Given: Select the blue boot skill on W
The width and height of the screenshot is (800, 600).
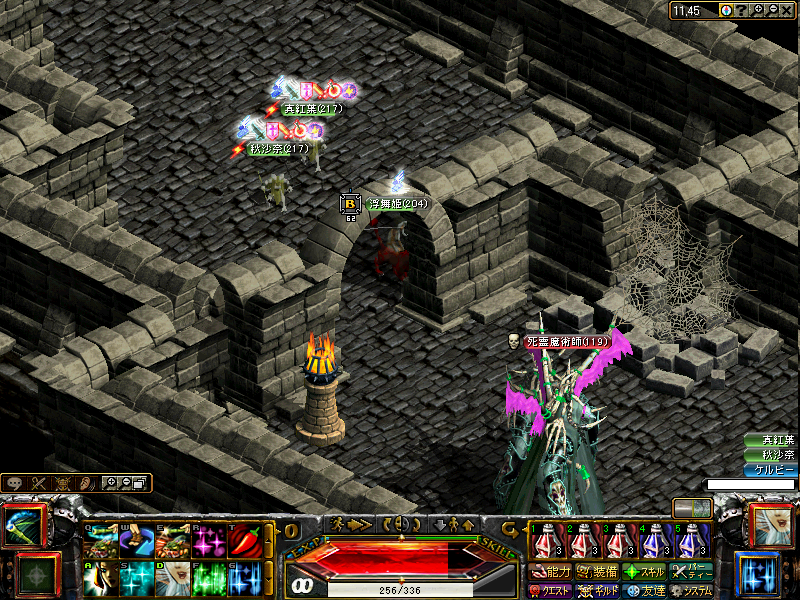Looking at the screenshot, I should tap(136, 541).
